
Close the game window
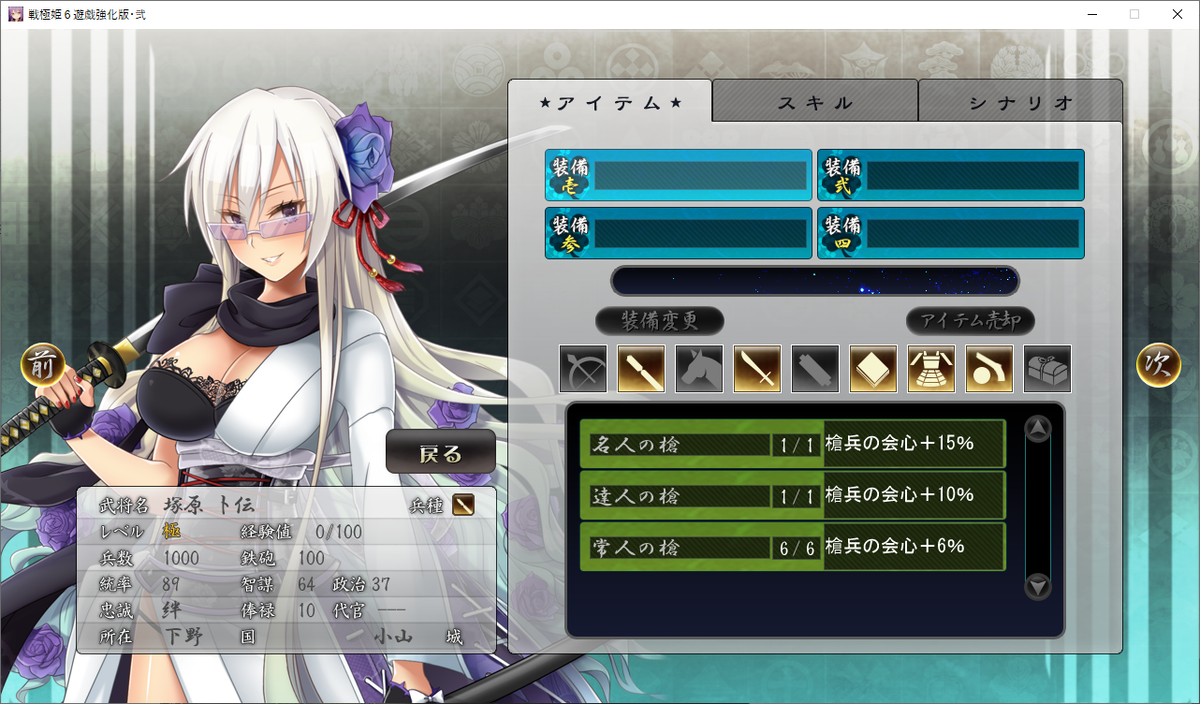1176,14
